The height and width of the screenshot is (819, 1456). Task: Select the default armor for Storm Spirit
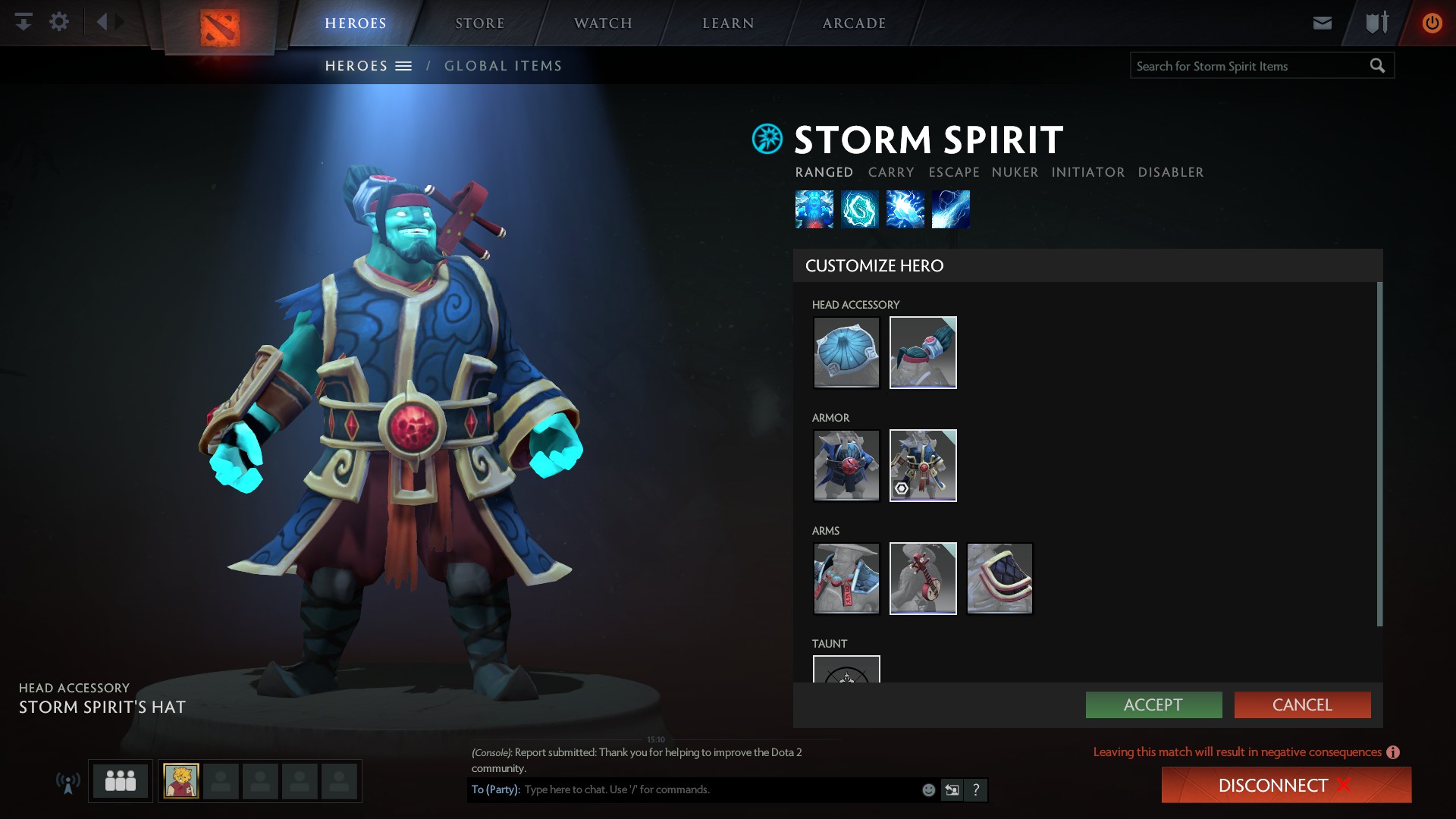[x=846, y=465]
